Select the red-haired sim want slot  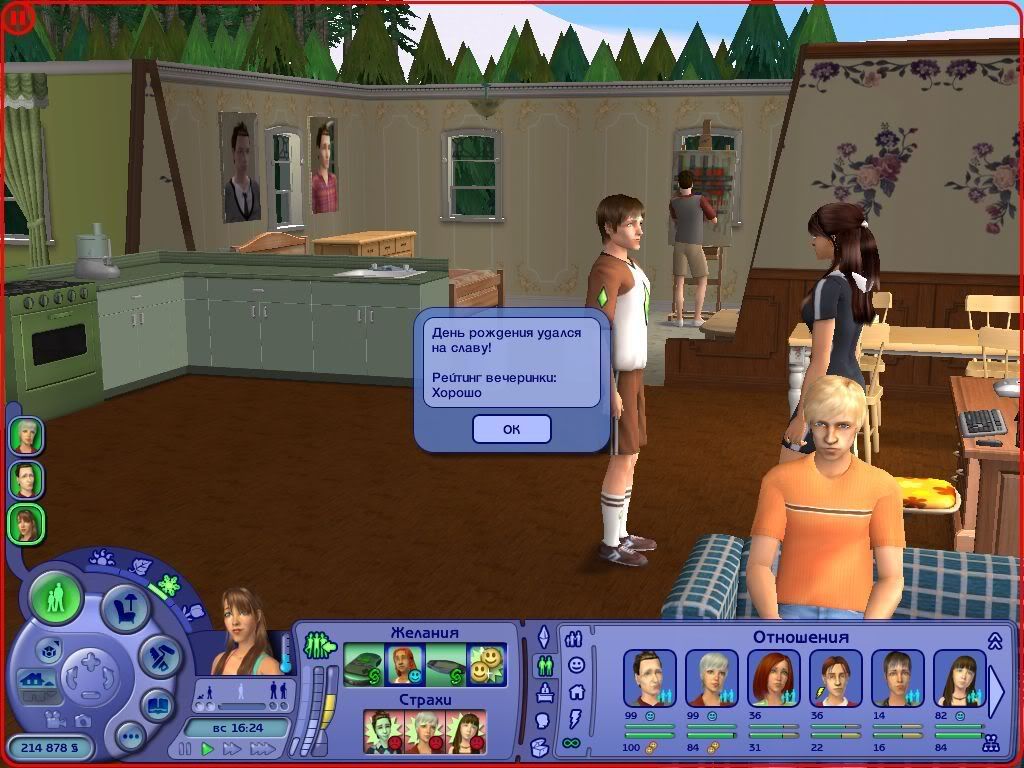coord(405,665)
